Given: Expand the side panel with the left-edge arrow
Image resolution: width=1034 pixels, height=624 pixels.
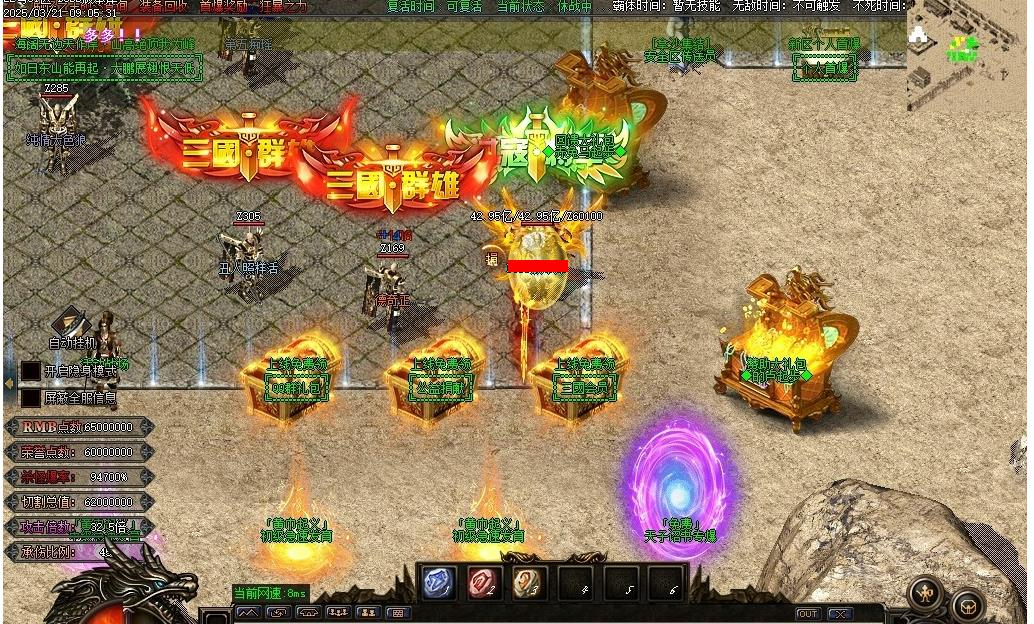Looking at the screenshot, I should (x=9, y=384).
